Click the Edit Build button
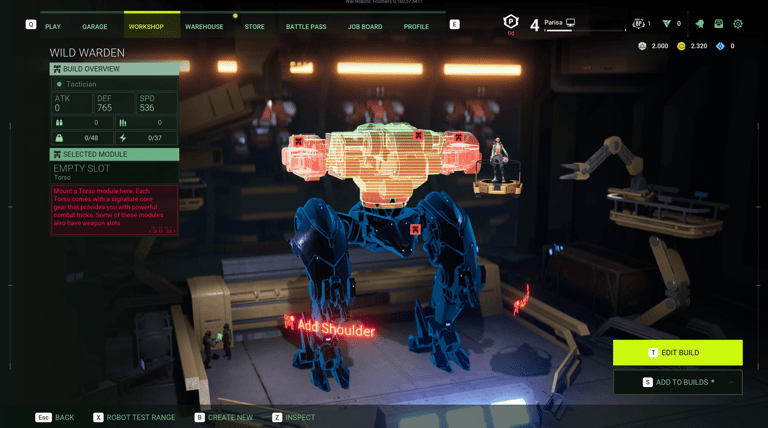768x428 pixels. (x=678, y=352)
